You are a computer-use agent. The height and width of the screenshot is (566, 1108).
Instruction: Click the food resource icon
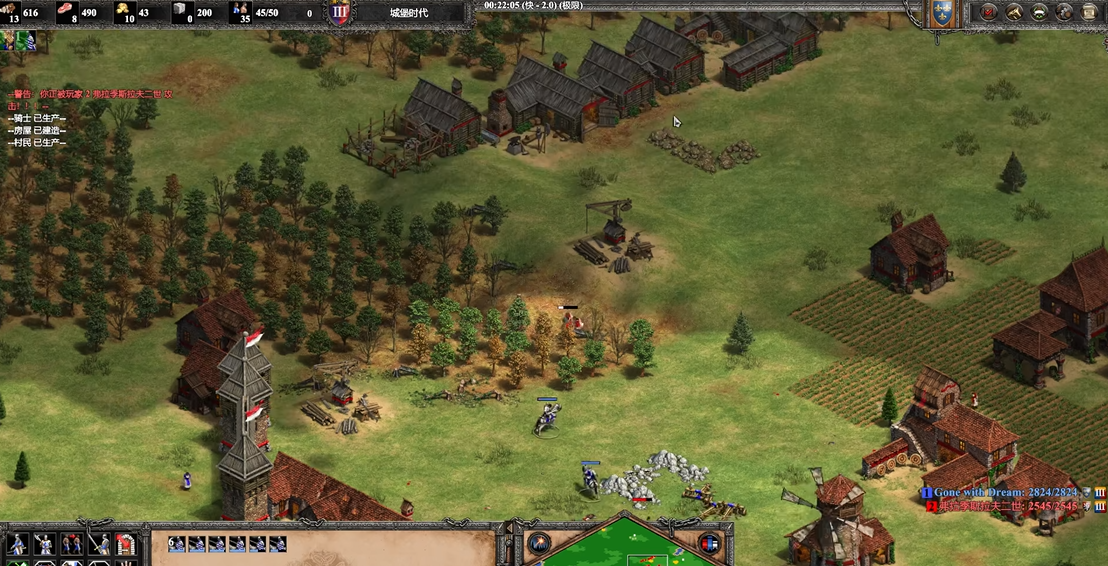pyautogui.click(x=68, y=12)
